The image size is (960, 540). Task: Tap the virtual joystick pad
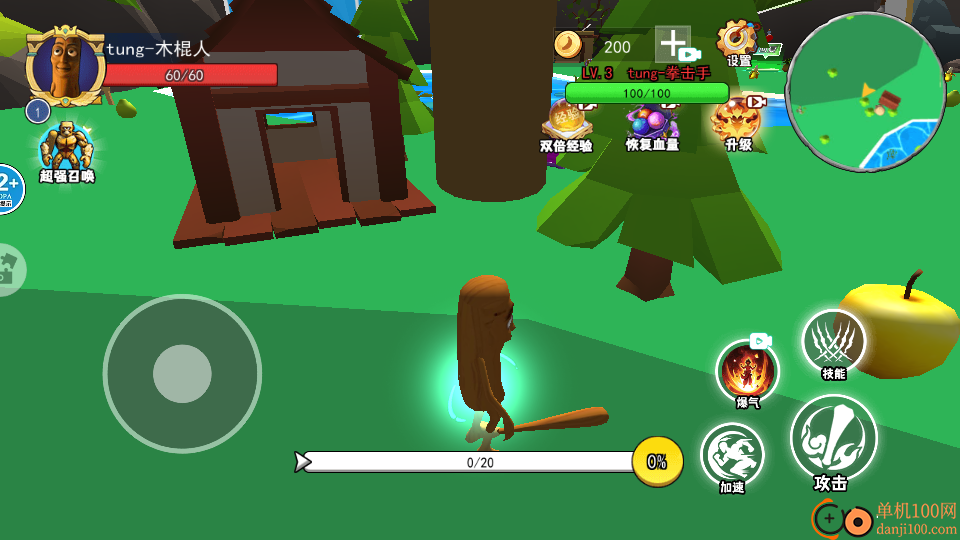(x=182, y=374)
